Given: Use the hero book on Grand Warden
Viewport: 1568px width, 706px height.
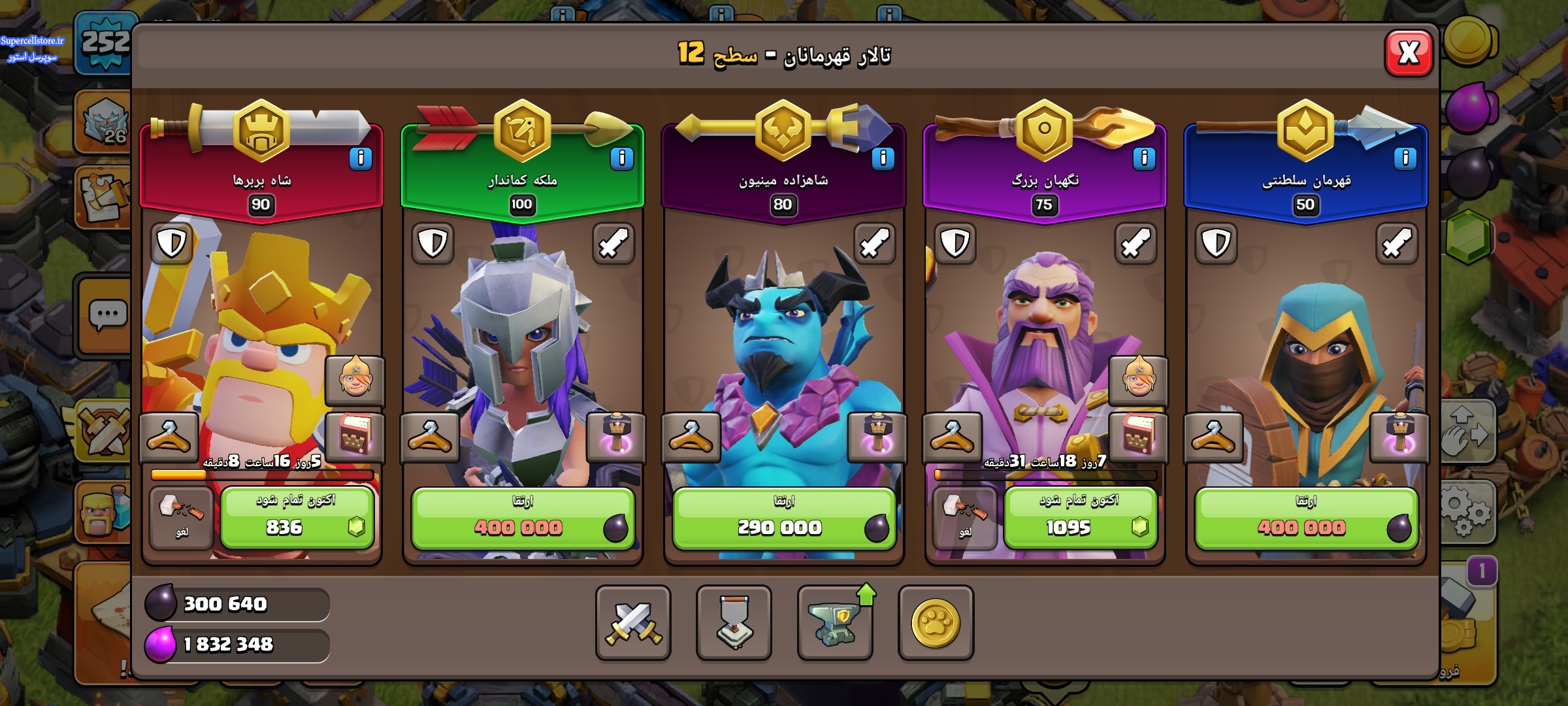Looking at the screenshot, I should point(1137,437).
